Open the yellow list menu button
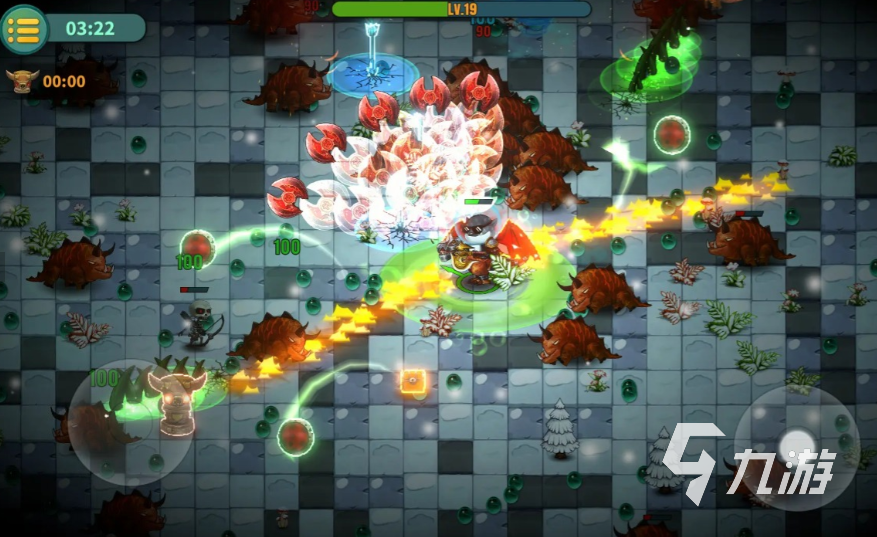Image resolution: width=877 pixels, height=537 pixels. pyautogui.click(x=24, y=28)
